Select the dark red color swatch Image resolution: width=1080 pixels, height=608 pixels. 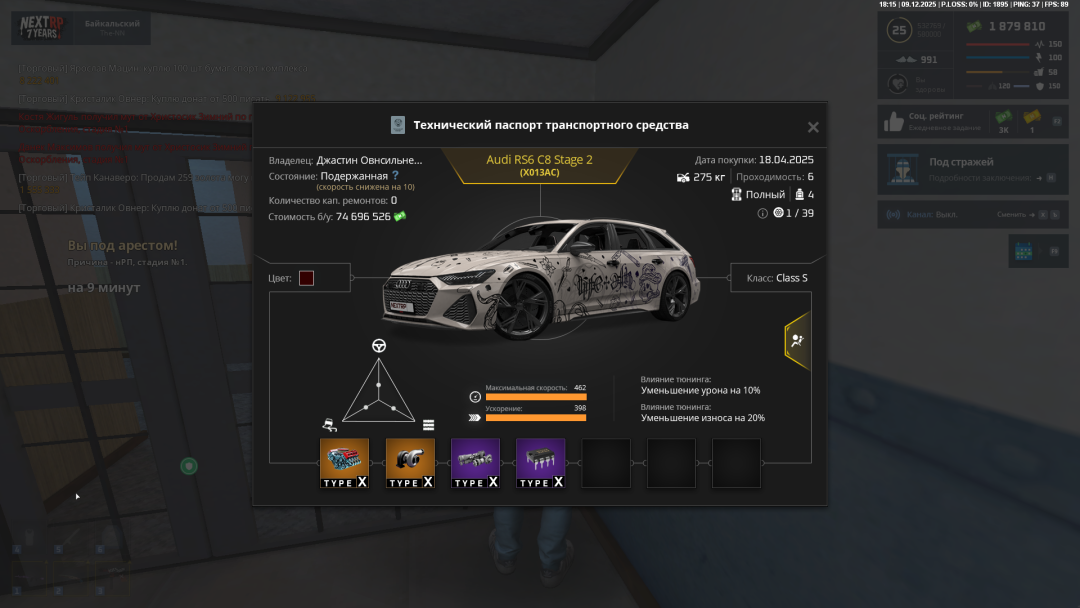[x=306, y=278]
